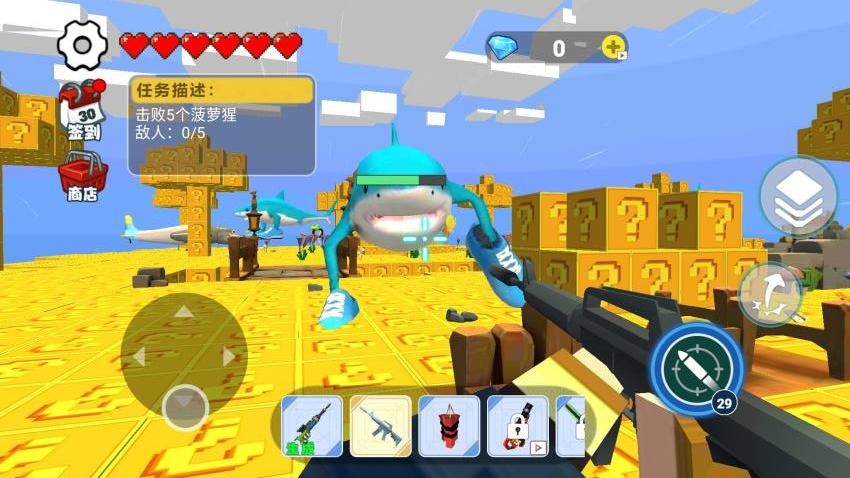Choose the red dynamite bundle slot
This screenshot has height=478, width=850.
point(449,426)
